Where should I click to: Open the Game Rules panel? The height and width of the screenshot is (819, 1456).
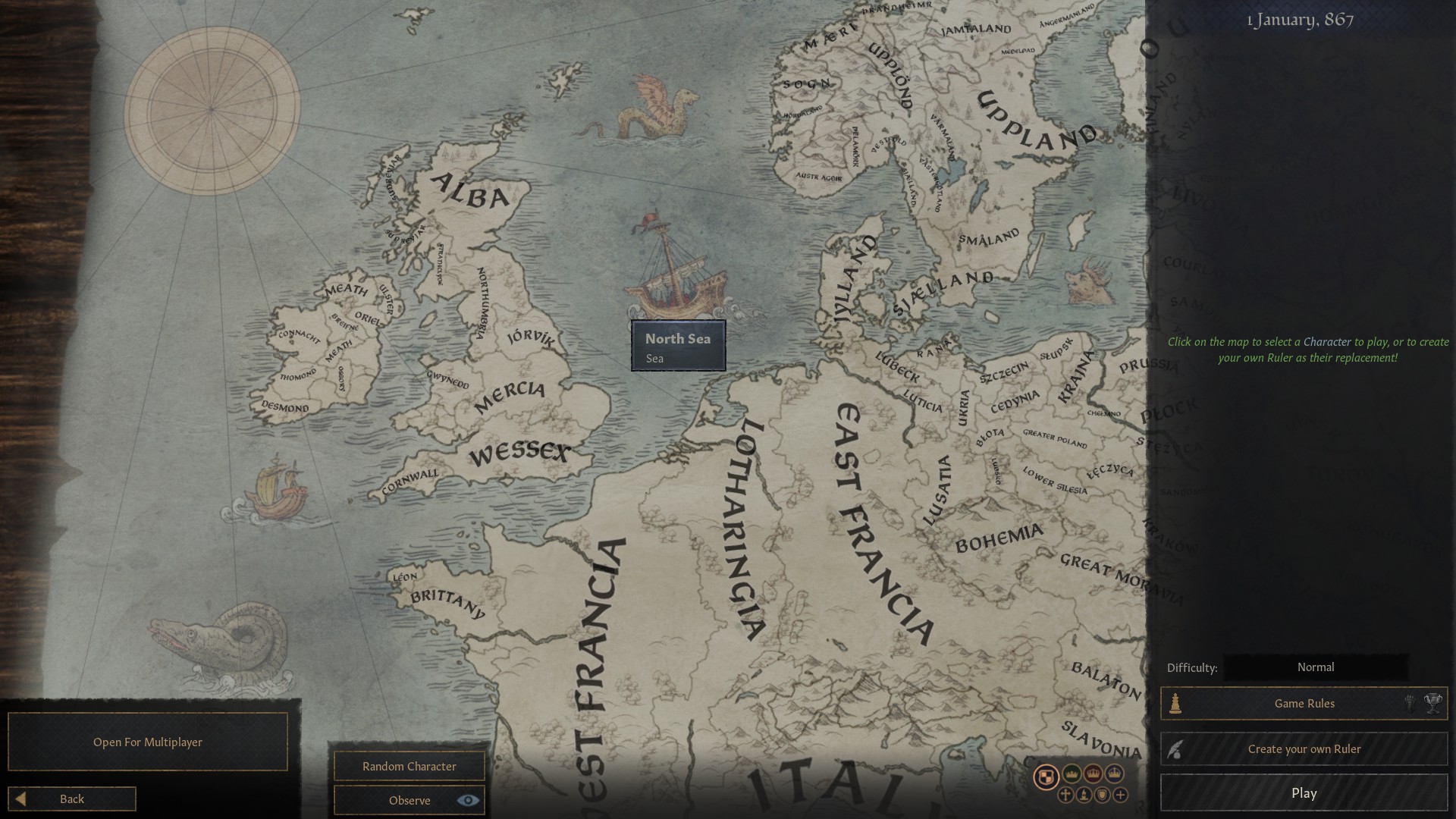coord(1304,703)
